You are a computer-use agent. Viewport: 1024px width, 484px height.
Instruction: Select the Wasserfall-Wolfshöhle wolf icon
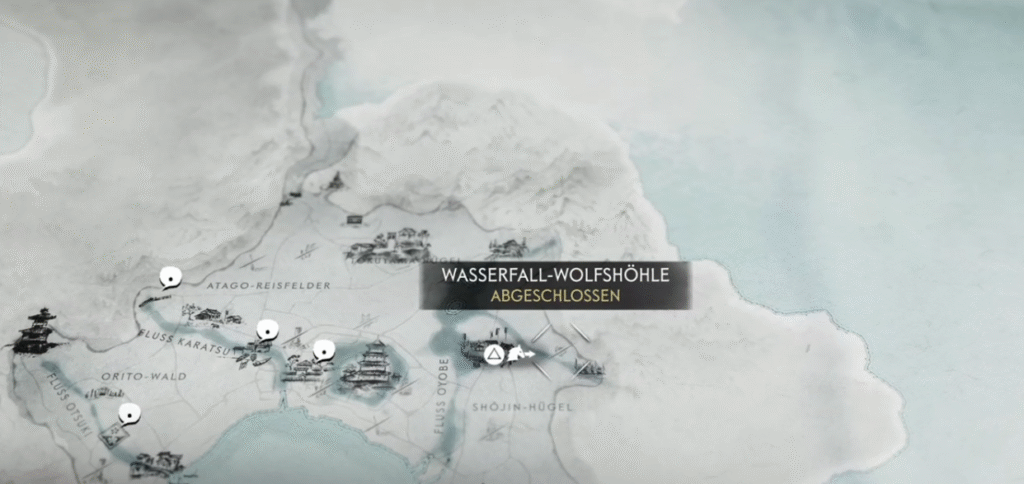(x=519, y=353)
